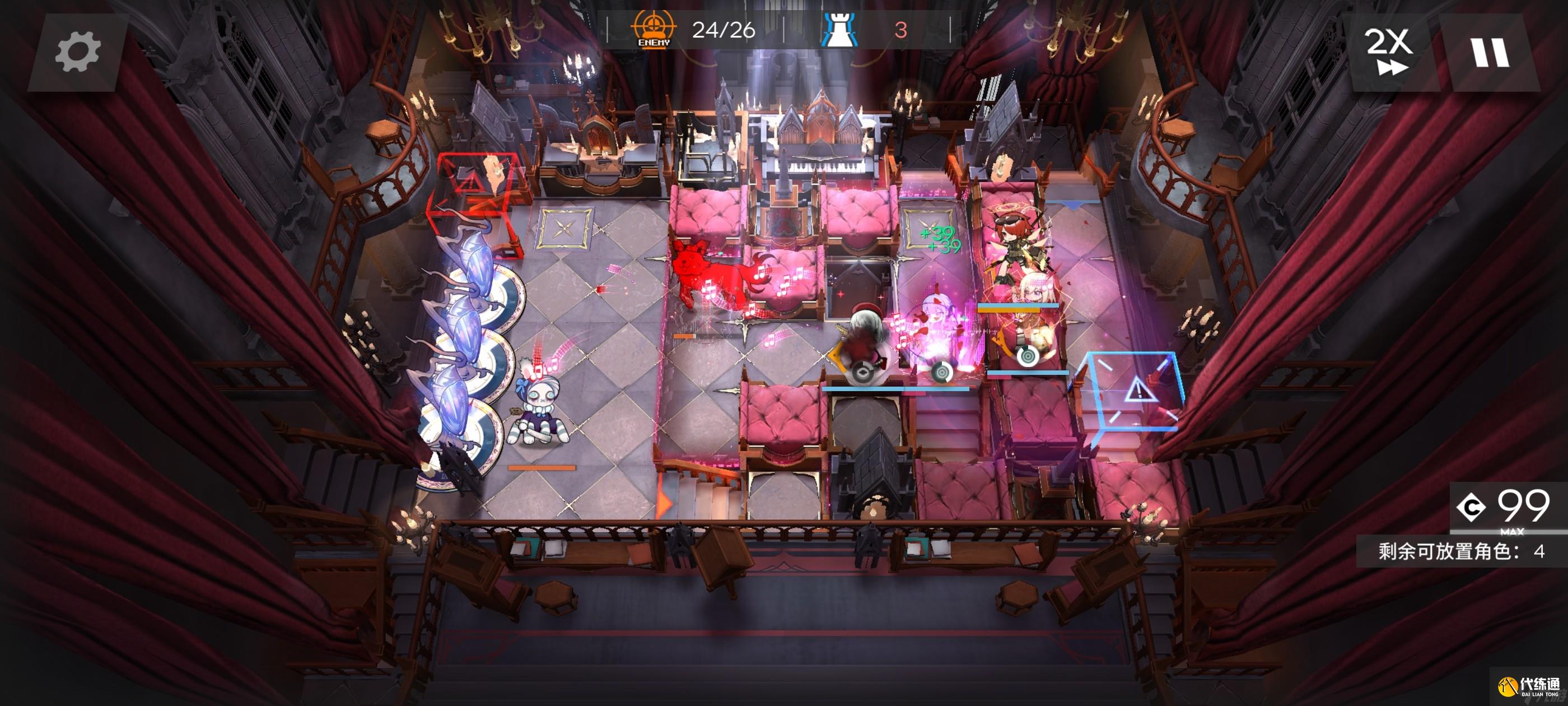The width and height of the screenshot is (1568, 706).
Task: Toggle the 2X game speed
Action: [x=1389, y=52]
